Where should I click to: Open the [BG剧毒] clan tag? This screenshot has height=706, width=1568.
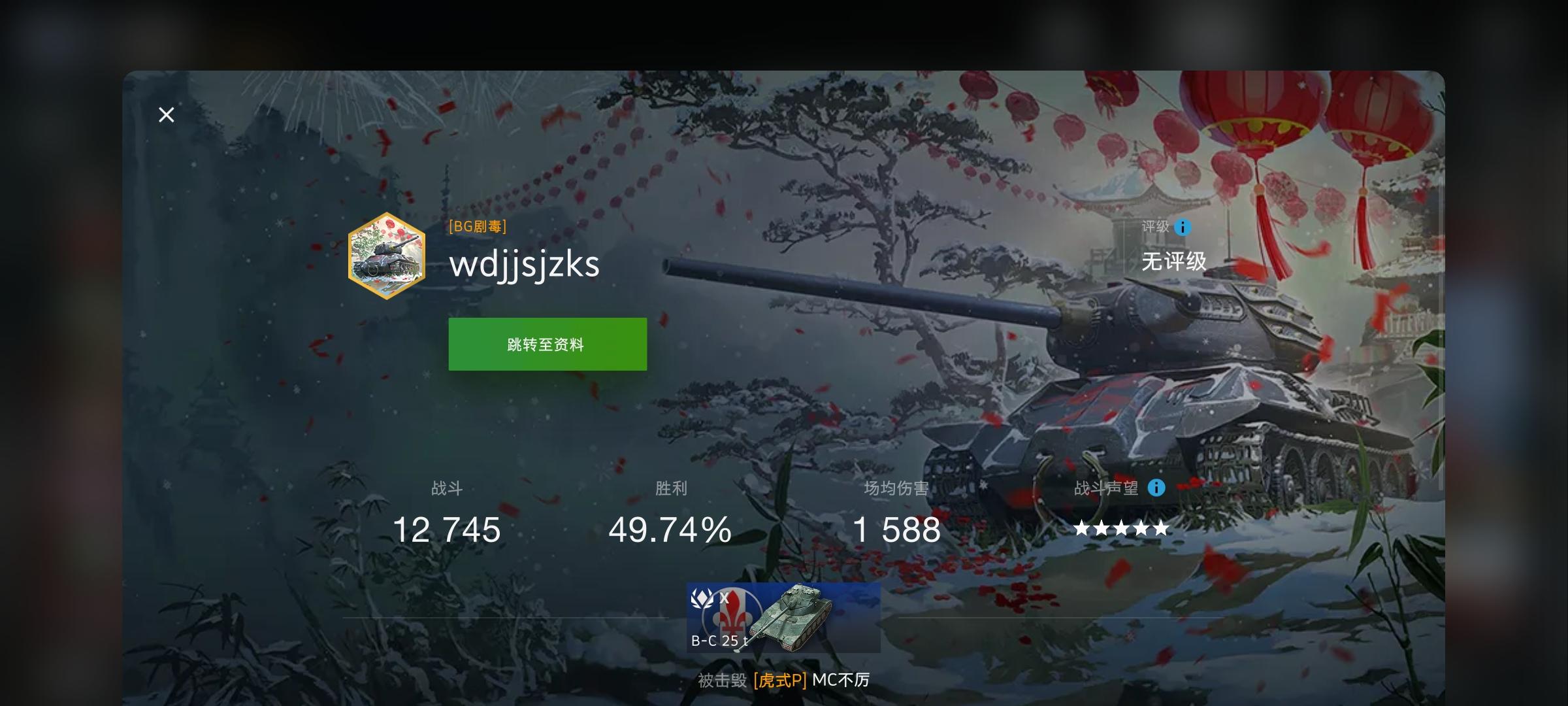477,227
